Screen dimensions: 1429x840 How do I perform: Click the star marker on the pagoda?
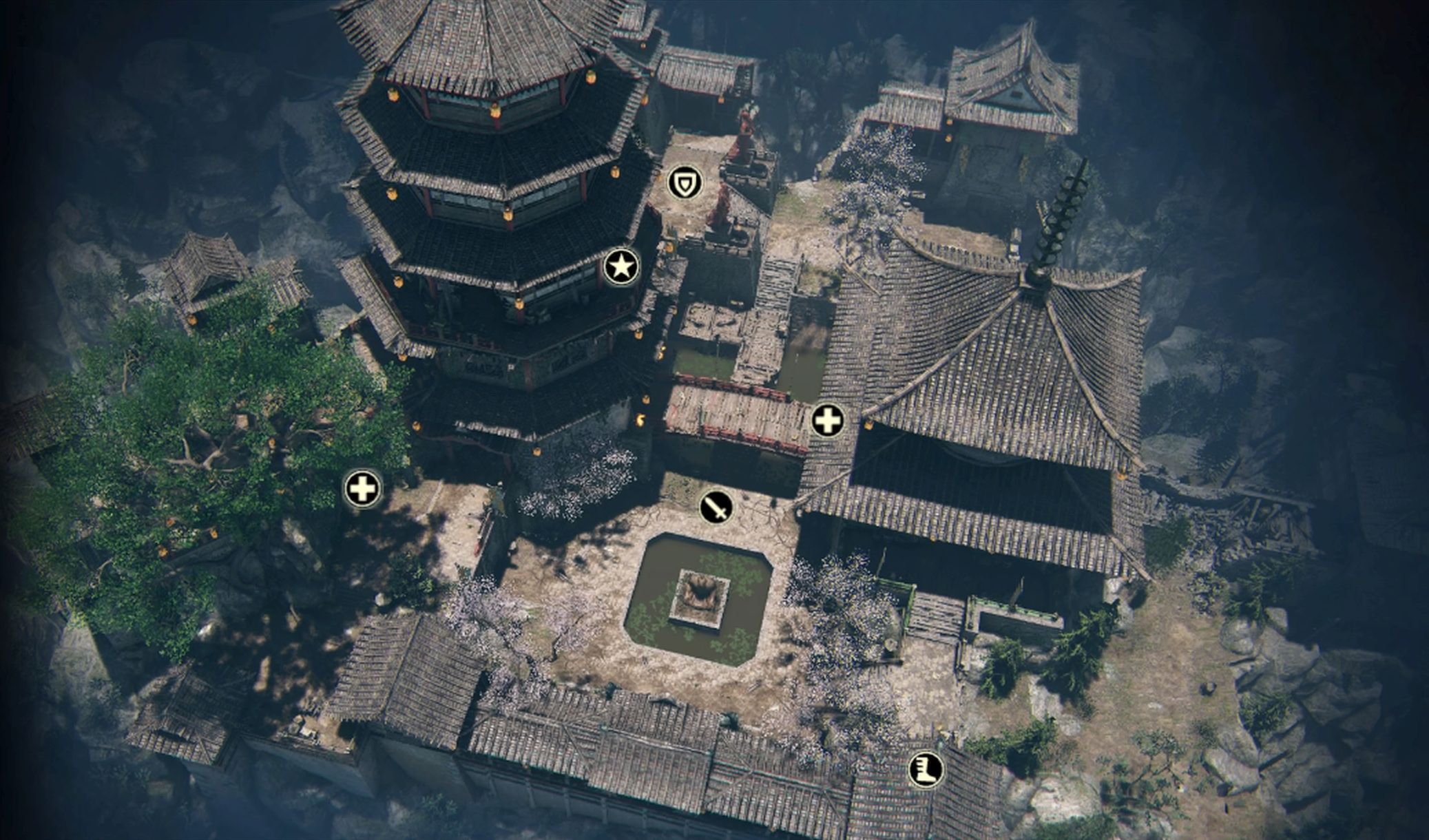pos(621,266)
